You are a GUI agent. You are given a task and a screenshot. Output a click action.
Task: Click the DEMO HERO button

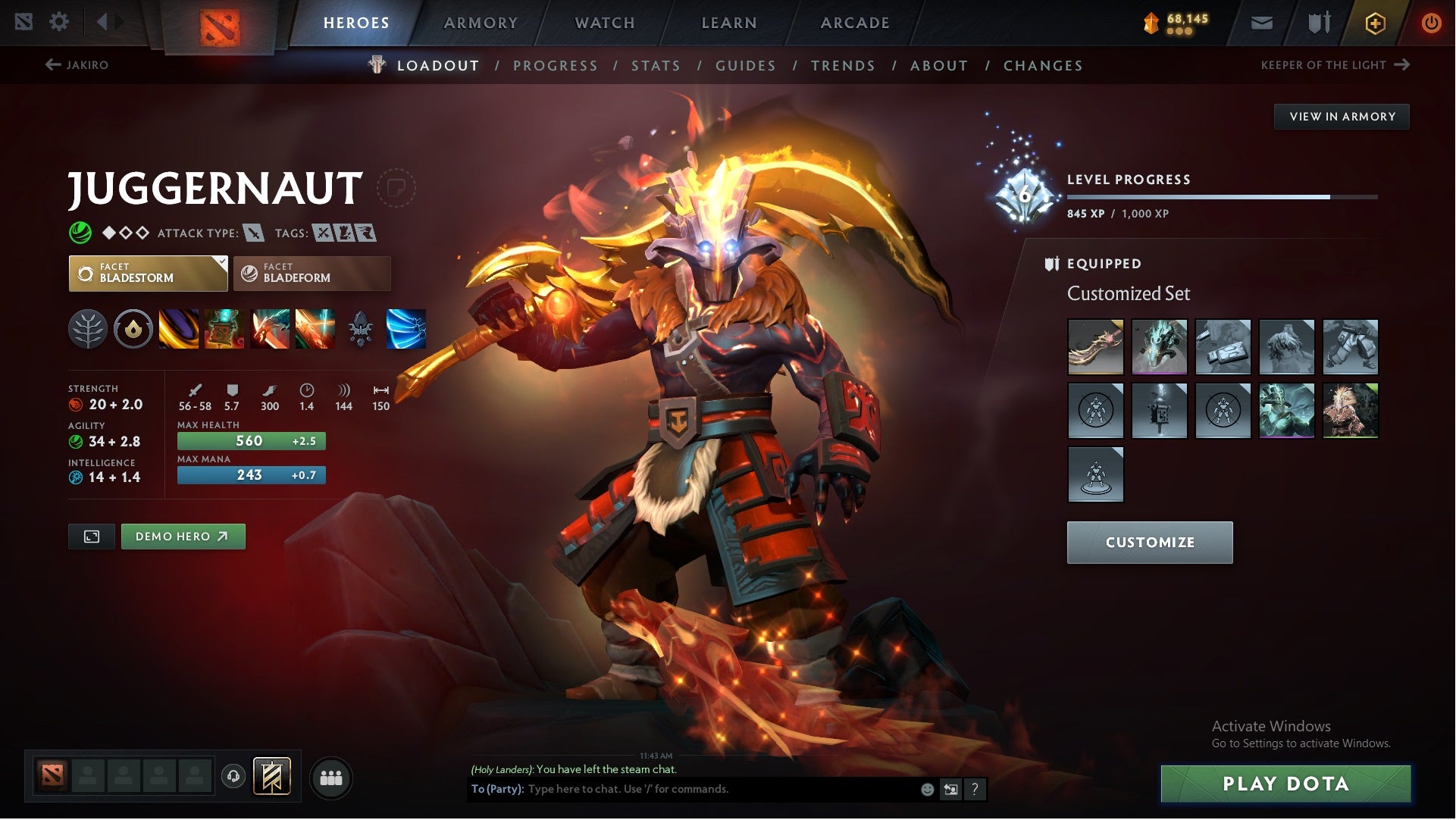point(183,536)
